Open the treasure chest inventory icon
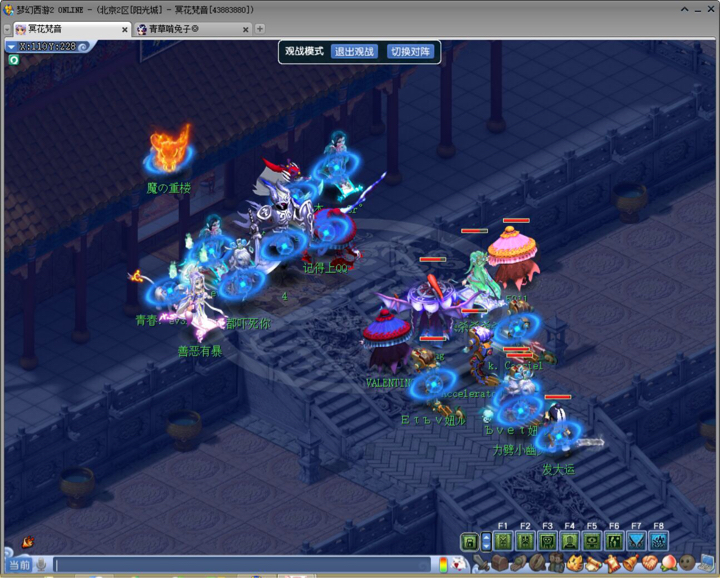 (x=500, y=565)
